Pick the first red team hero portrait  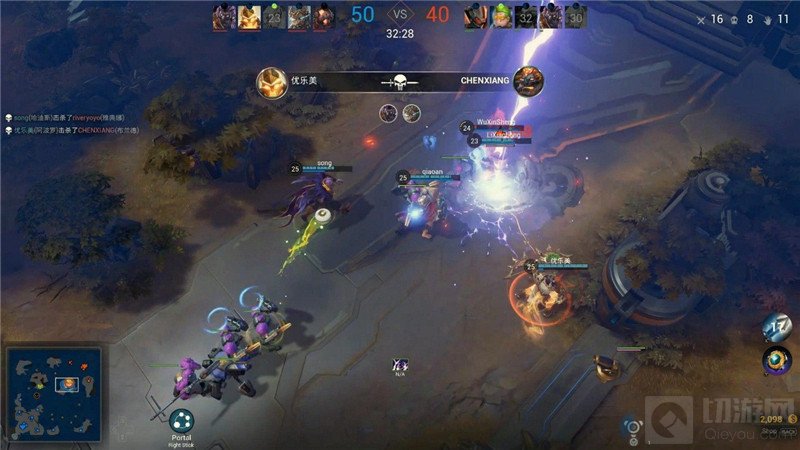click(474, 16)
